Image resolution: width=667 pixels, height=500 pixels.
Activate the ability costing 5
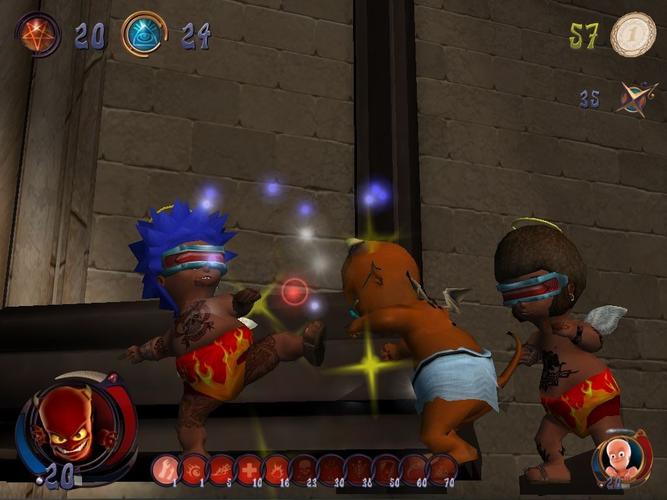pos(221,468)
